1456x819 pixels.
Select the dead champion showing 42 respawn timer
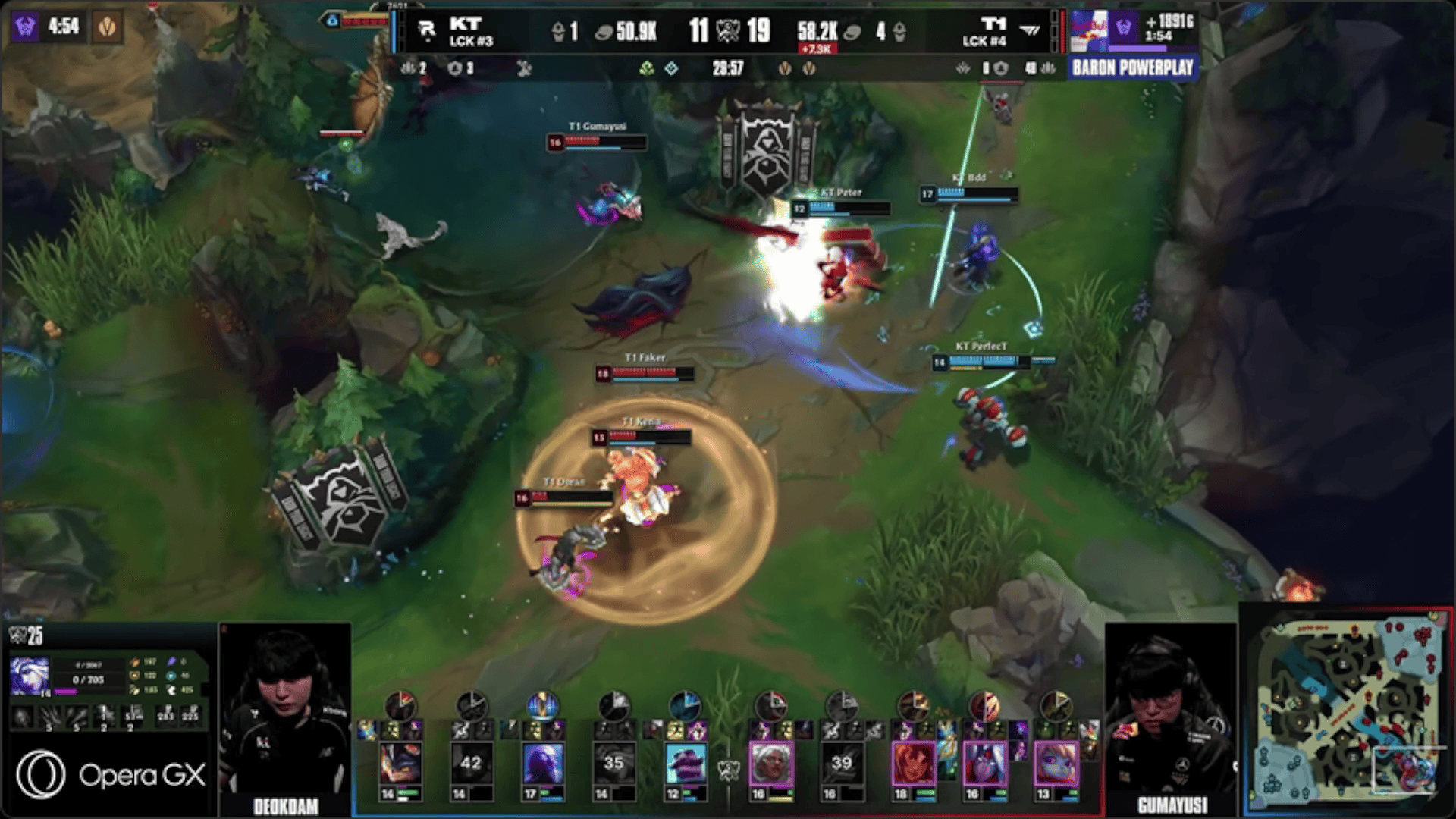tap(470, 763)
